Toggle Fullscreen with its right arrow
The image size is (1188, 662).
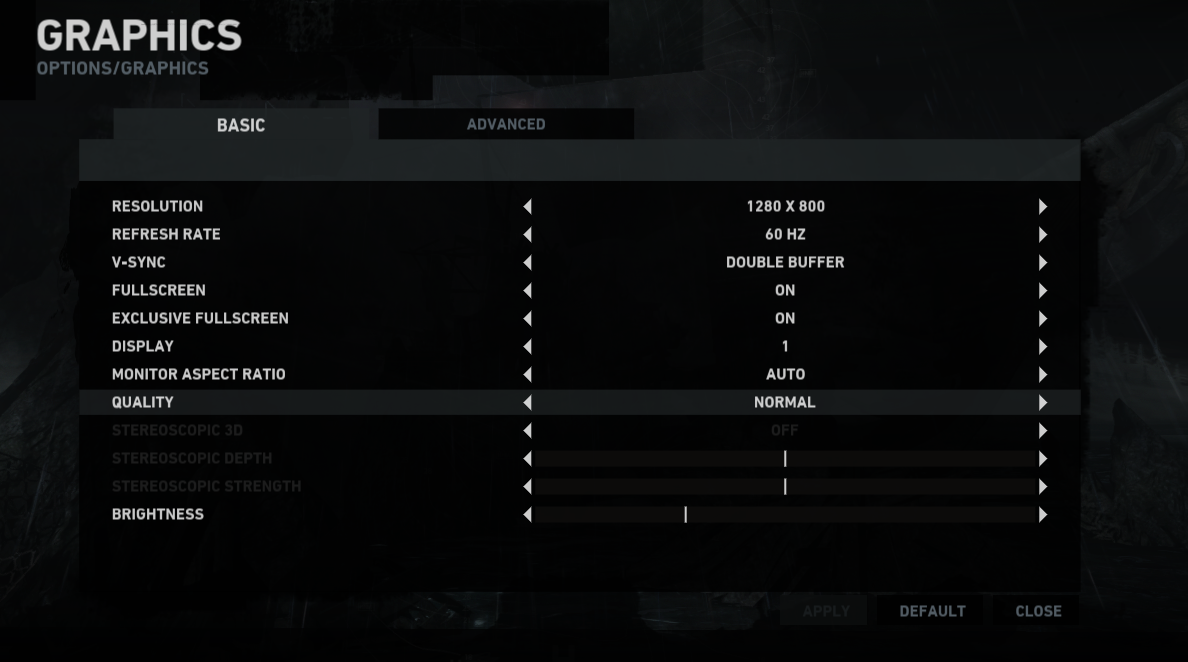pos(1042,291)
